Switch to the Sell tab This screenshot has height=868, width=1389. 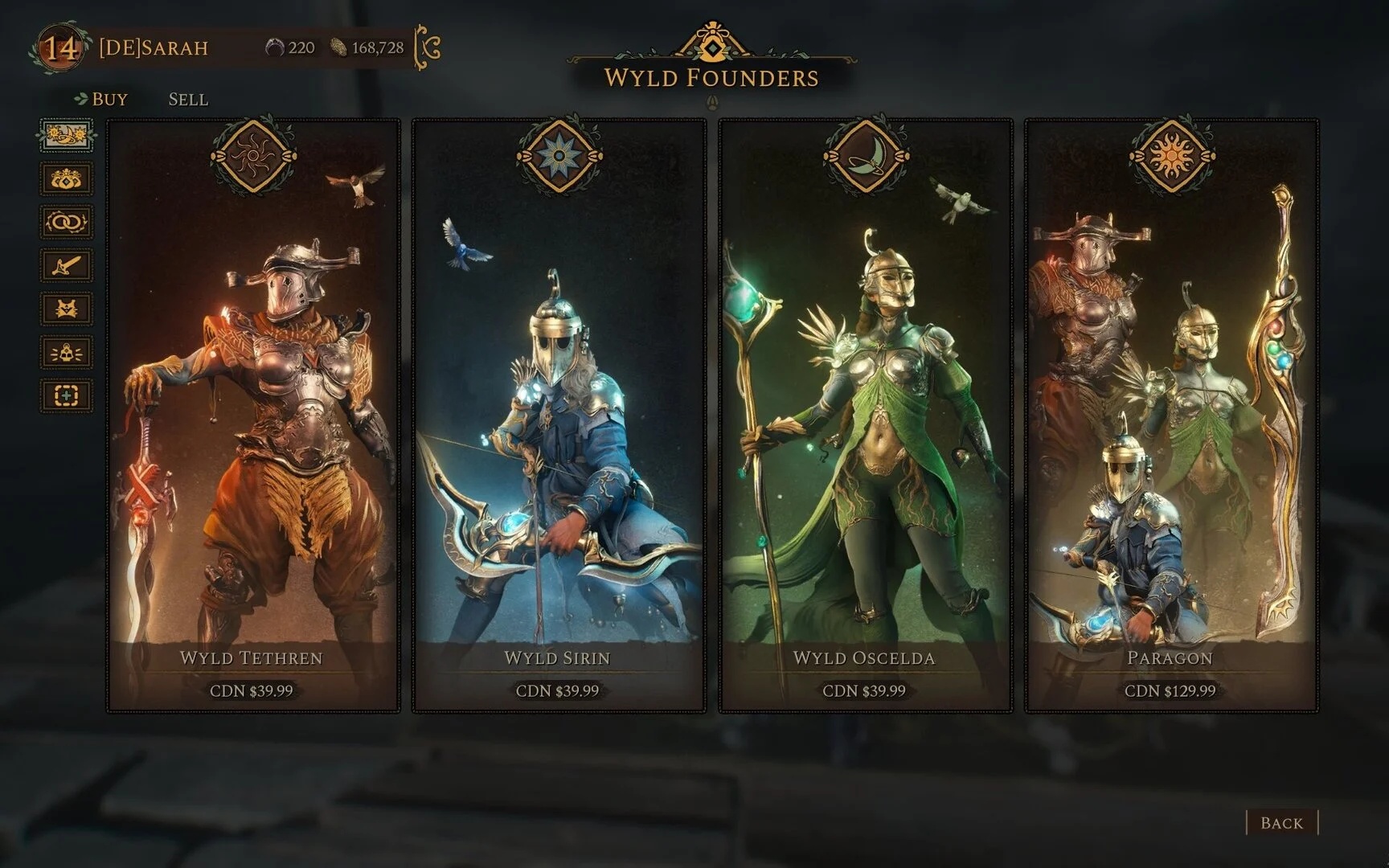(188, 100)
